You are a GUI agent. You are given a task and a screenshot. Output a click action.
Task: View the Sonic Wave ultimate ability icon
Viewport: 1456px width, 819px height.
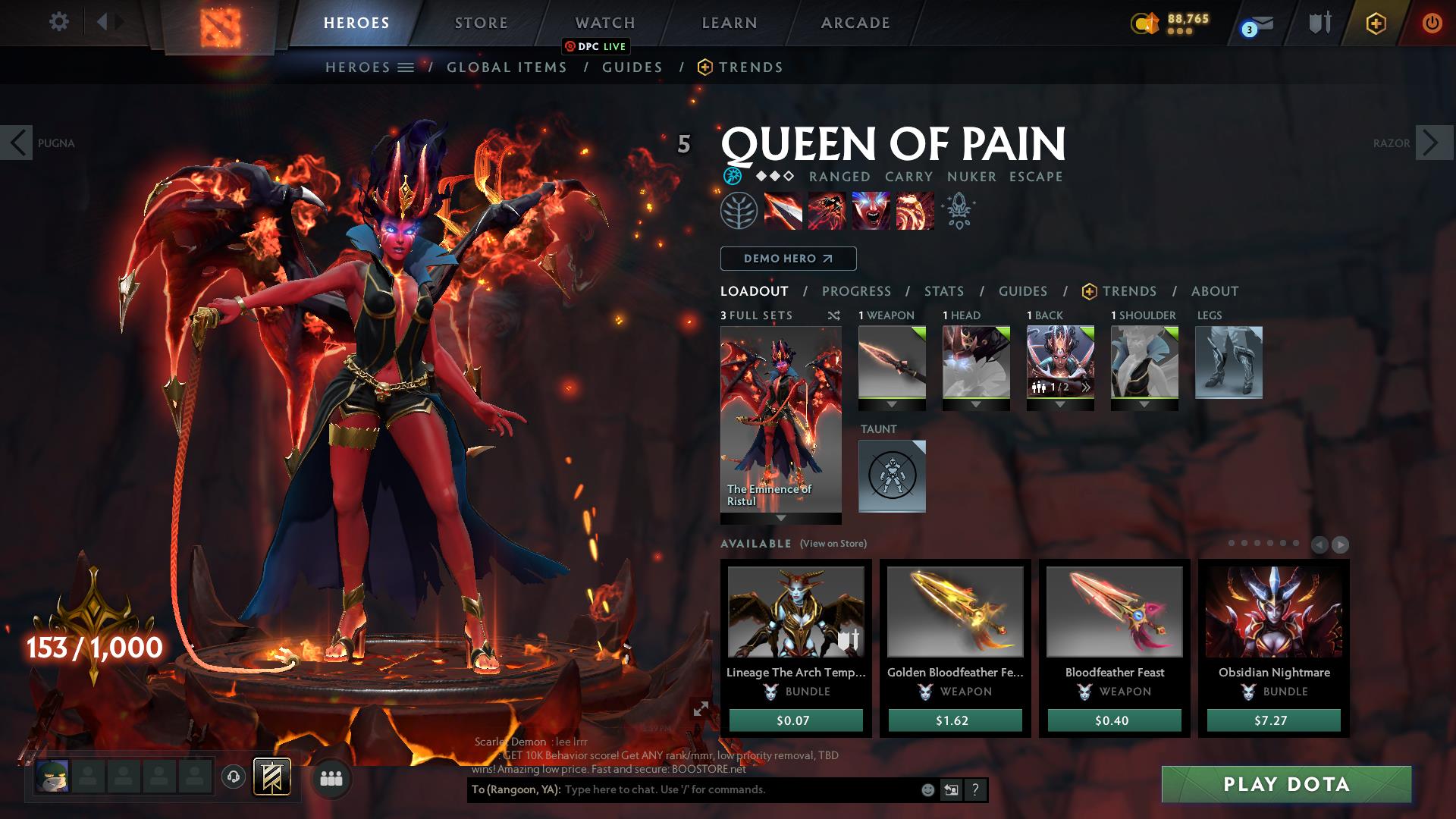click(x=914, y=212)
